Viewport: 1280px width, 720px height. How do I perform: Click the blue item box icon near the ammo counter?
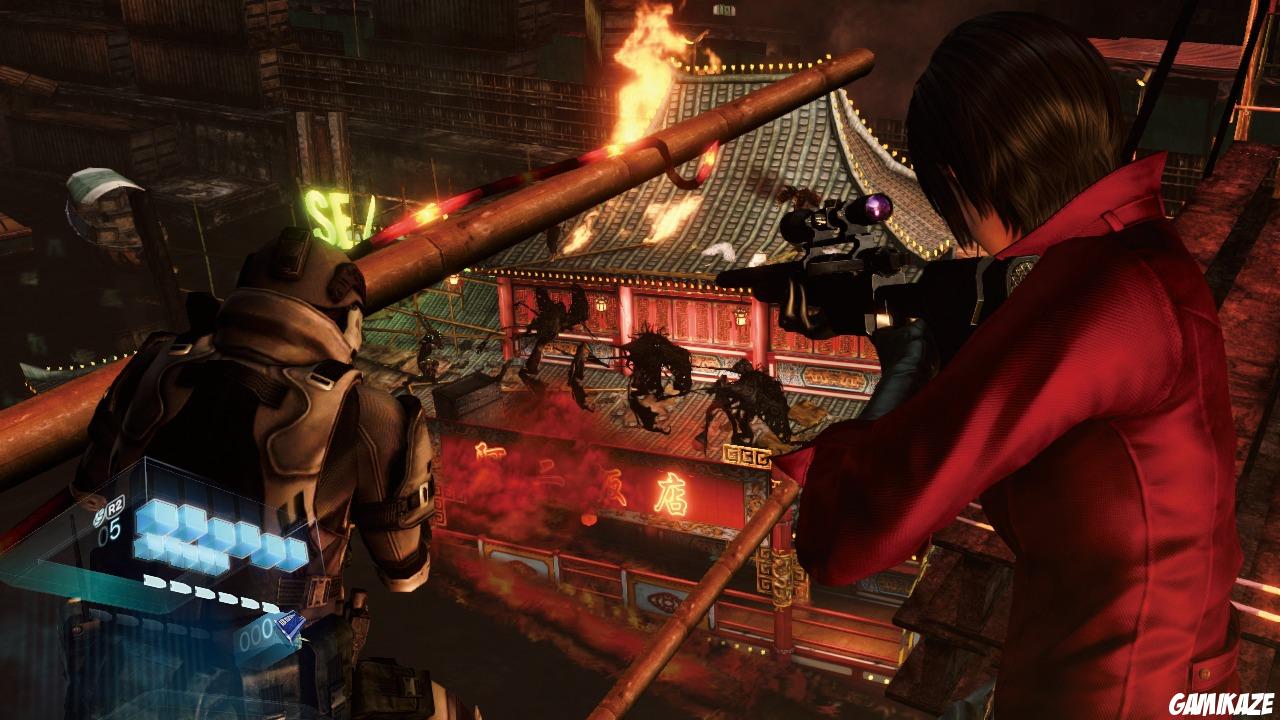click(x=289, y=626)
